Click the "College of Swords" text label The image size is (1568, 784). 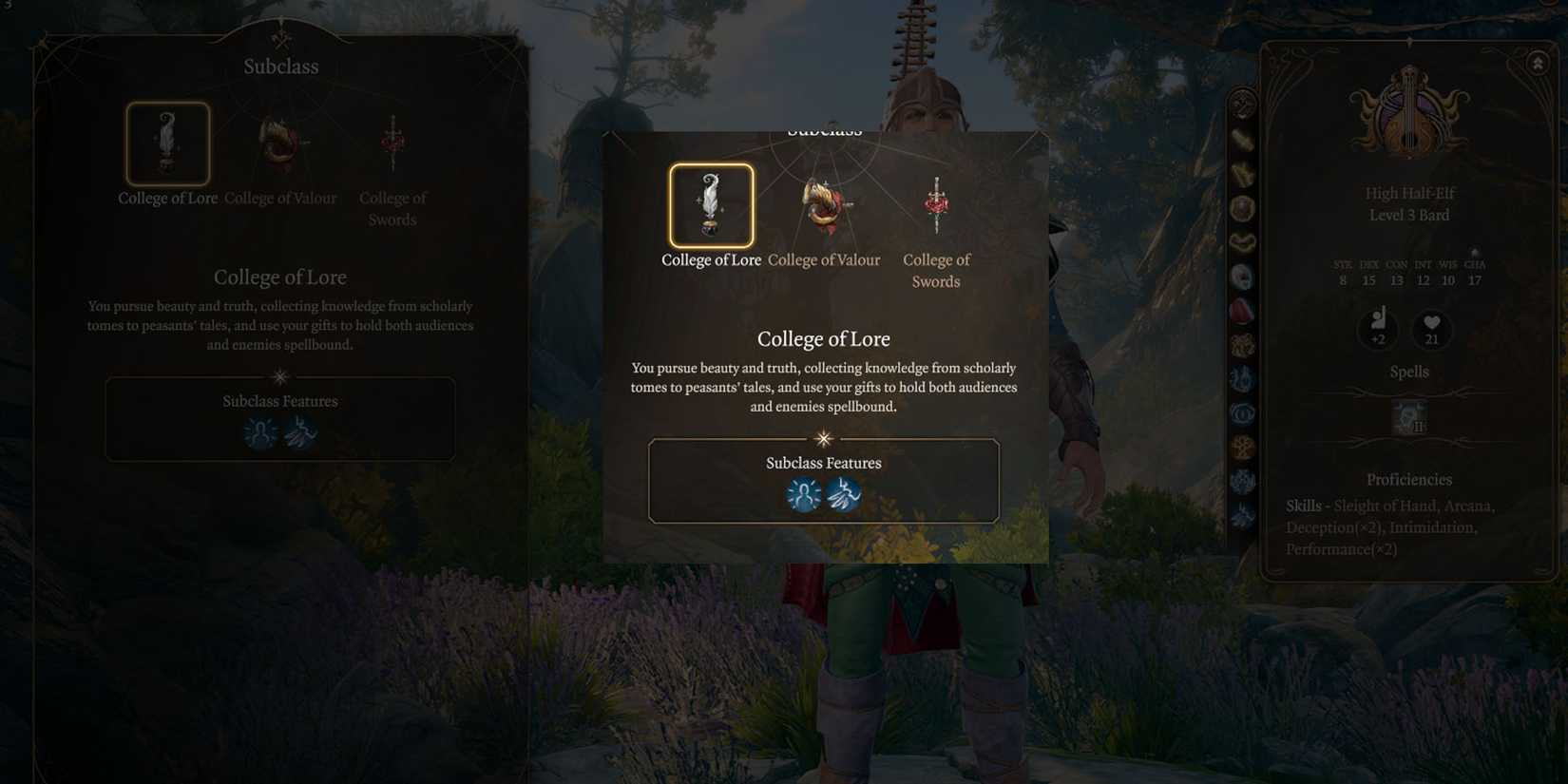coord(936,271)
